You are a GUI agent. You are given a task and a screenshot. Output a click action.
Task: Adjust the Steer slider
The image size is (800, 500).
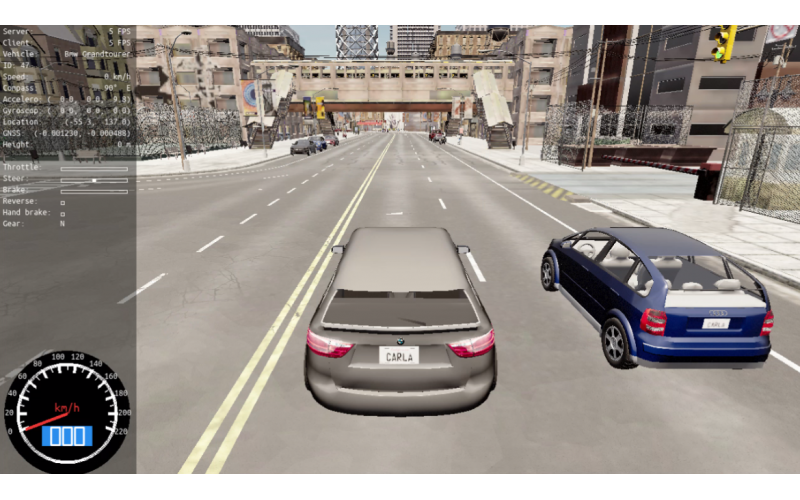pos(94,180)
